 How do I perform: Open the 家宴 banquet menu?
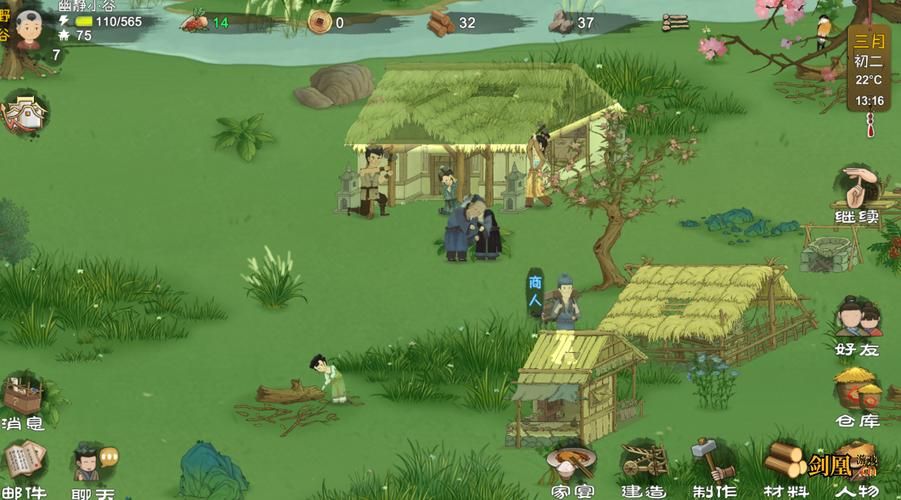(570, 468)
